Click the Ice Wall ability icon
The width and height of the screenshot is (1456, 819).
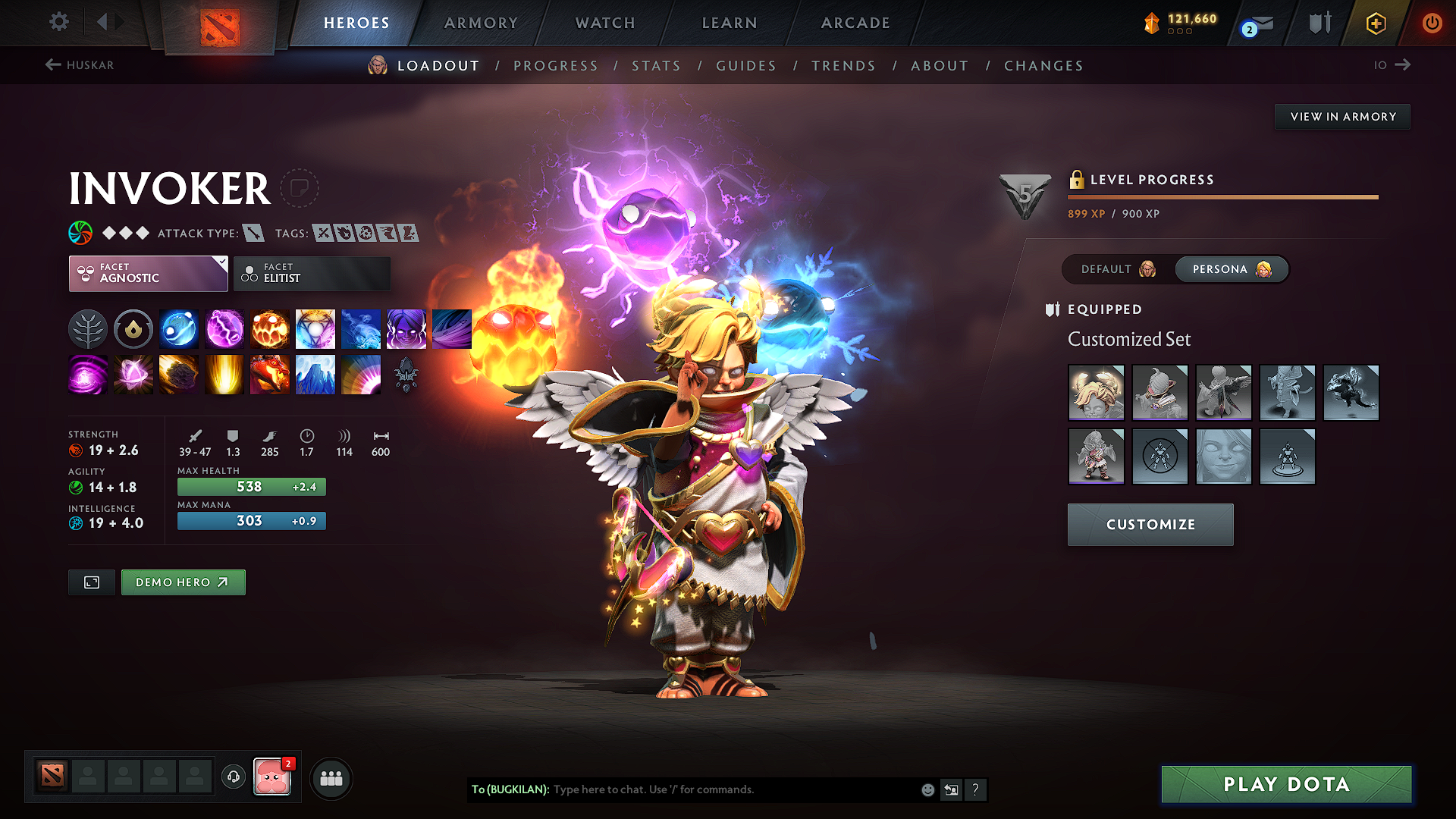tap(315, 375)
